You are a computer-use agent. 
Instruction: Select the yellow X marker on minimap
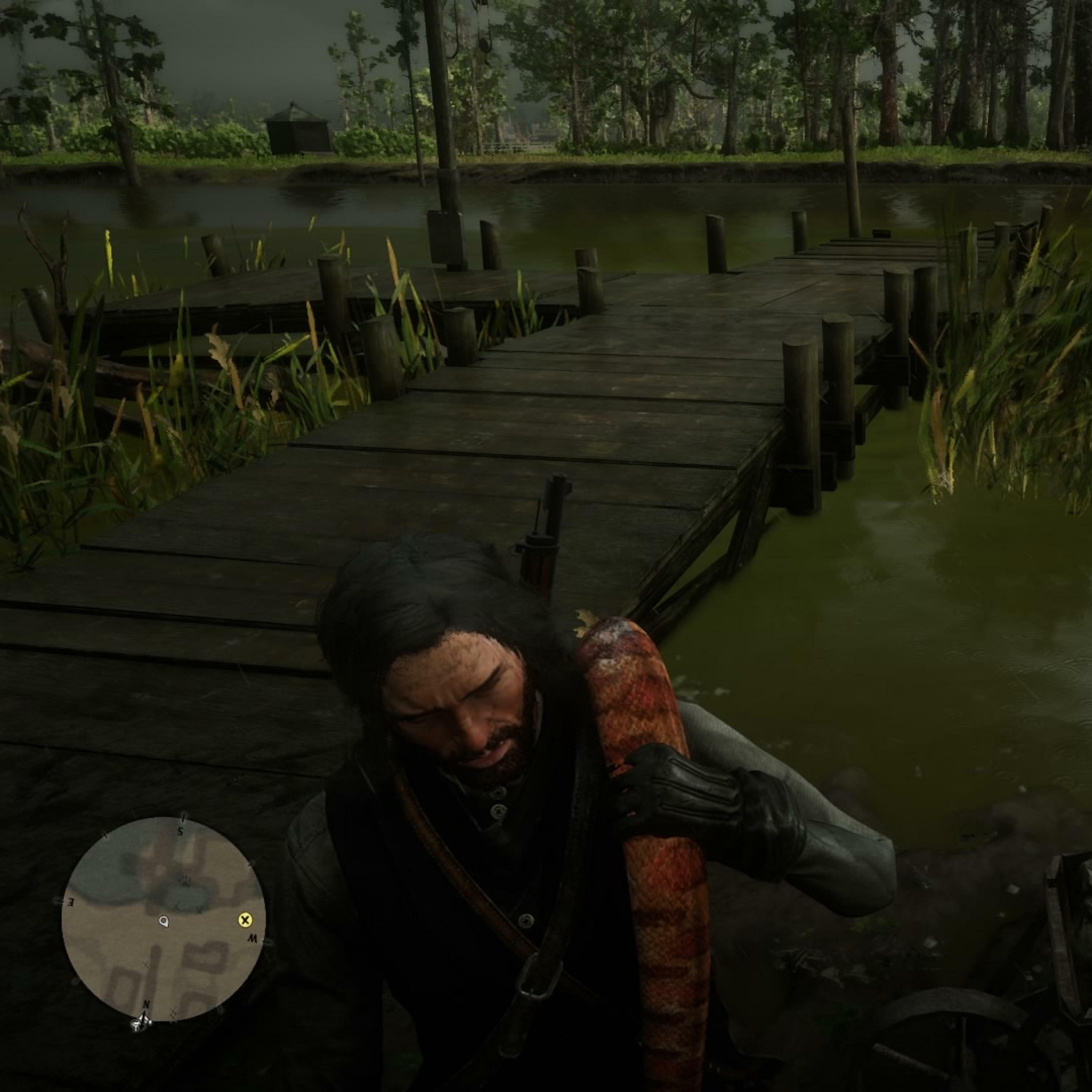click(x=245, y=921)
